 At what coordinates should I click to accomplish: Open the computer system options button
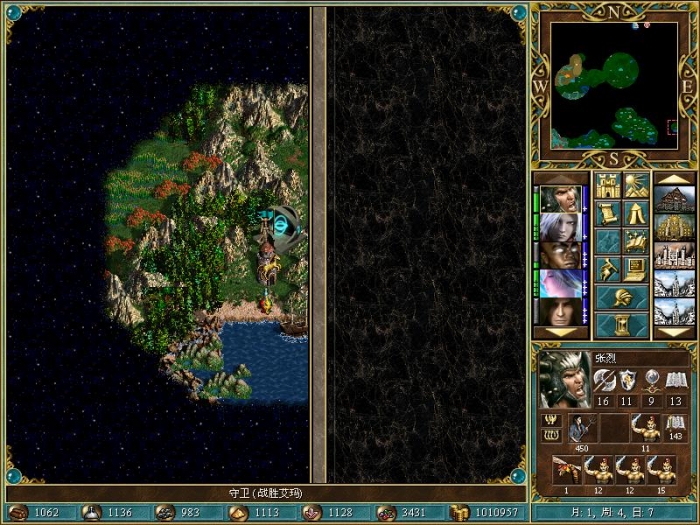[635, 269]
